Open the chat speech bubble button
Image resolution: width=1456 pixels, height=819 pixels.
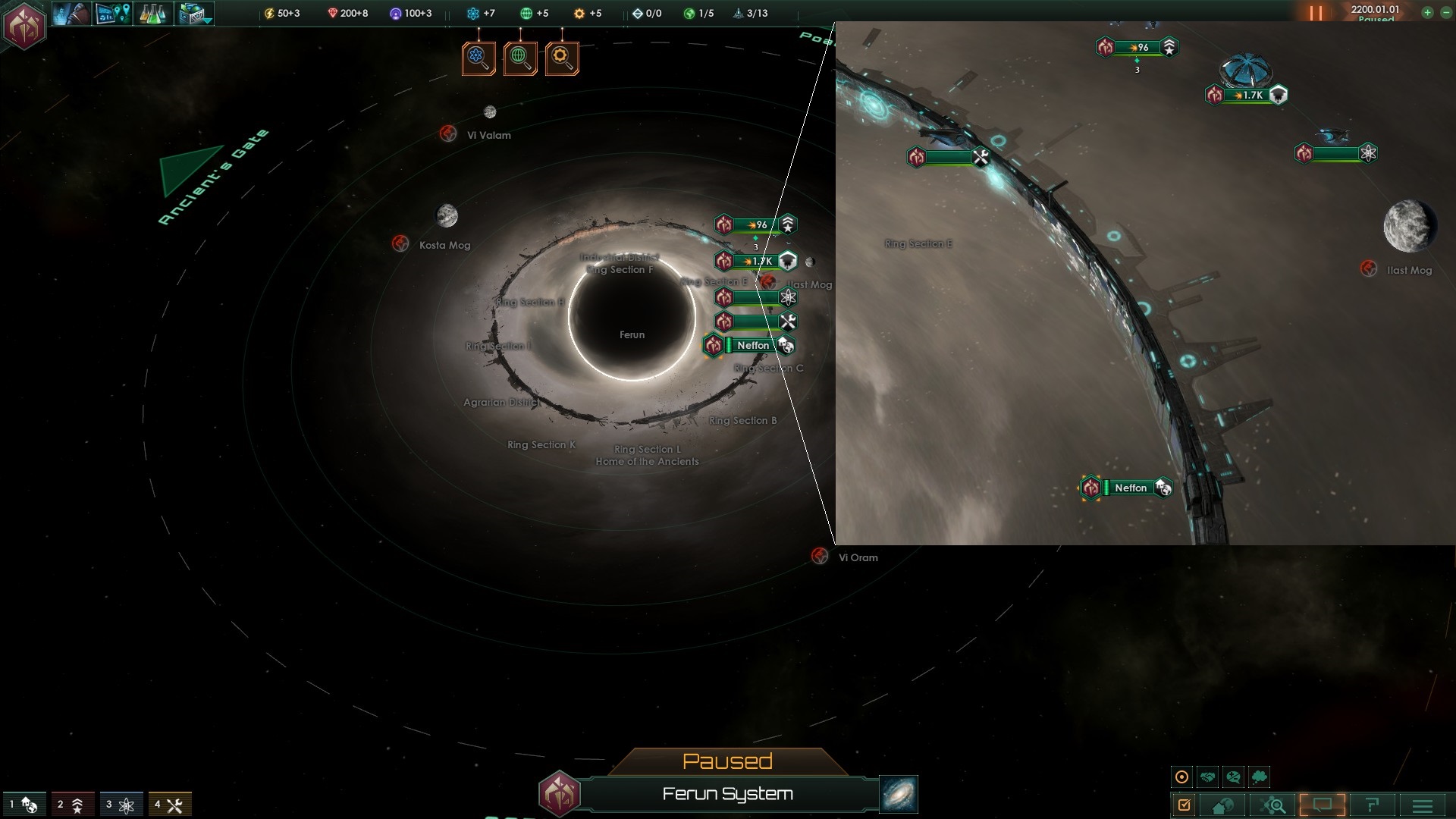(1323, 805)
